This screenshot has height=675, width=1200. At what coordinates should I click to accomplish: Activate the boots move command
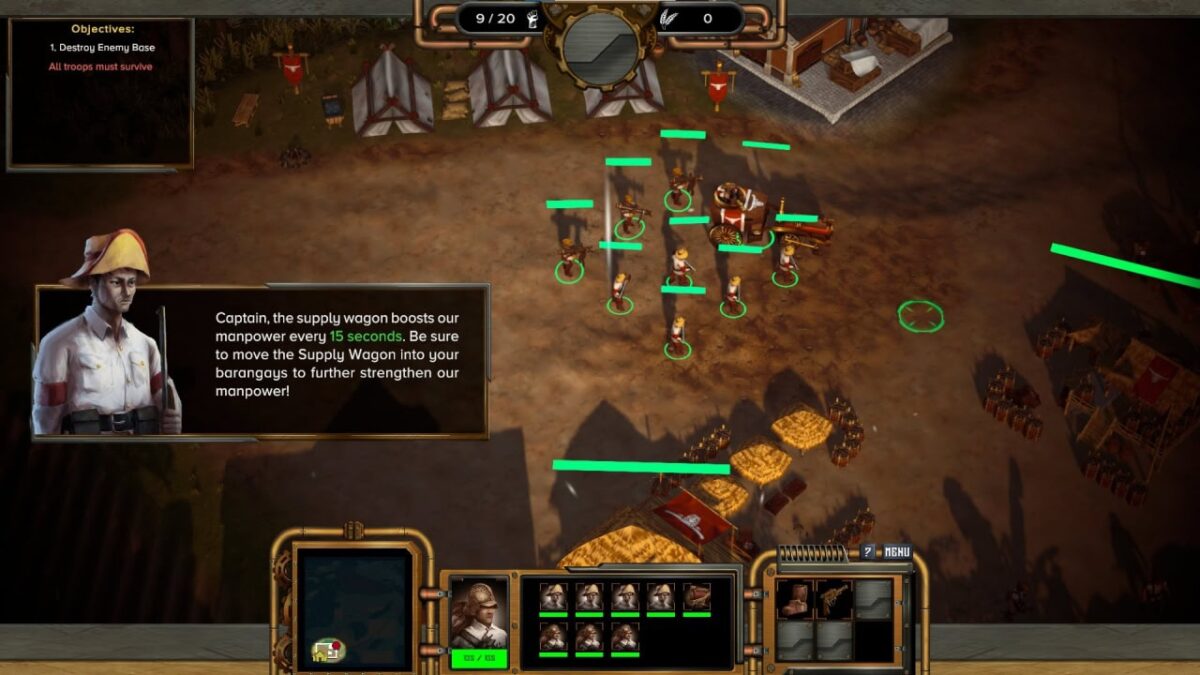click(x=795, y=598)
